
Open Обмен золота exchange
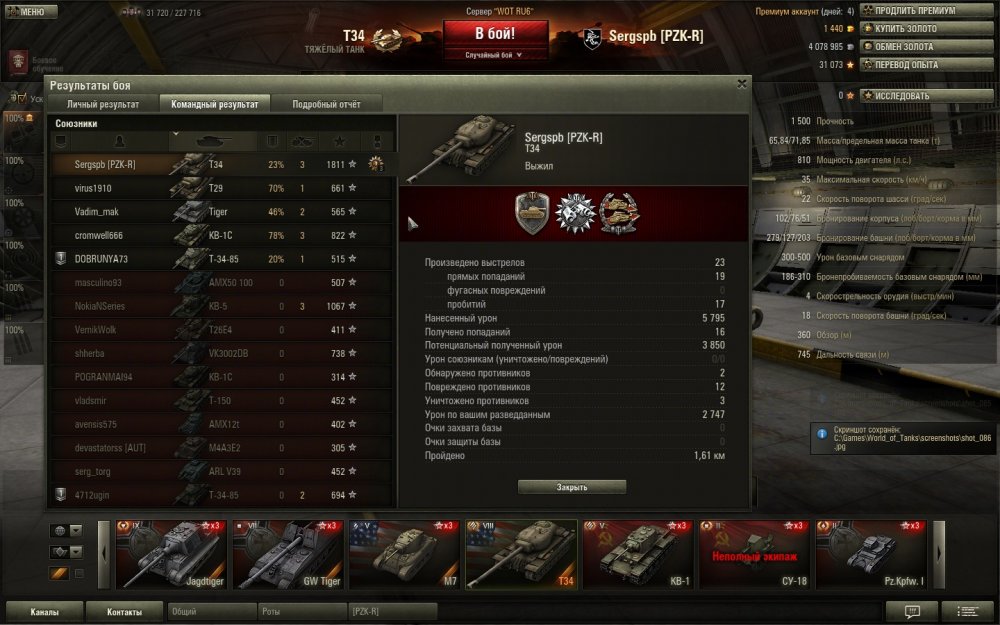914,47
